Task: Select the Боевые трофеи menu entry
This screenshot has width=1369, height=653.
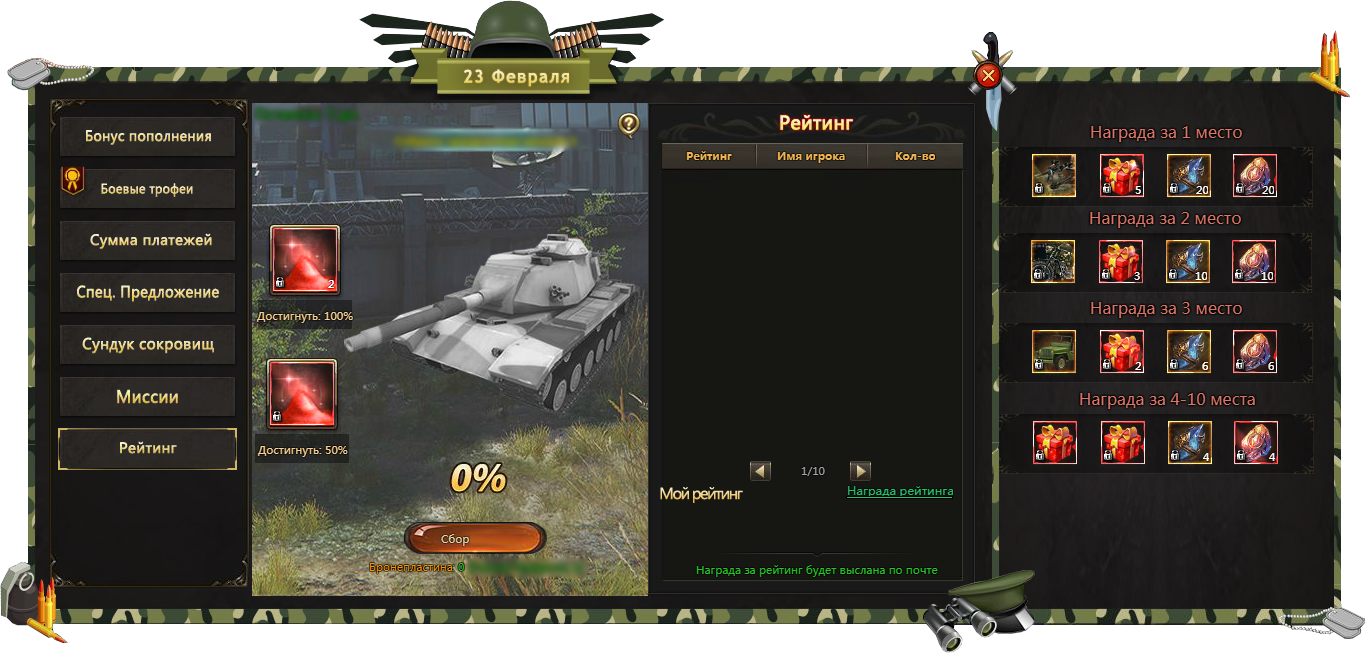Action: tap(147, 188)
